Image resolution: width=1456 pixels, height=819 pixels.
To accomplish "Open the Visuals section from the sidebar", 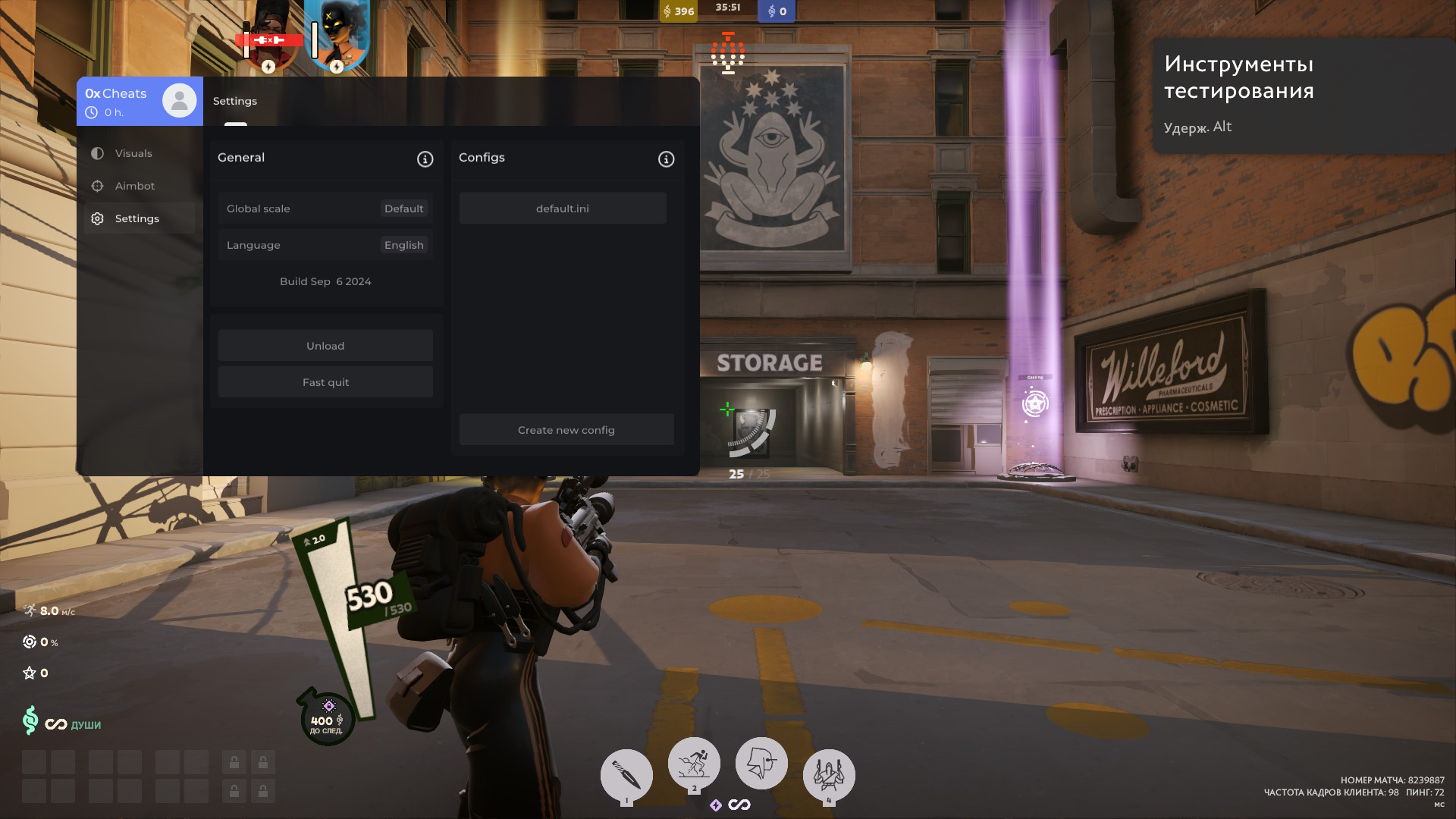I will pyautogui.click(x=133, y=153).
